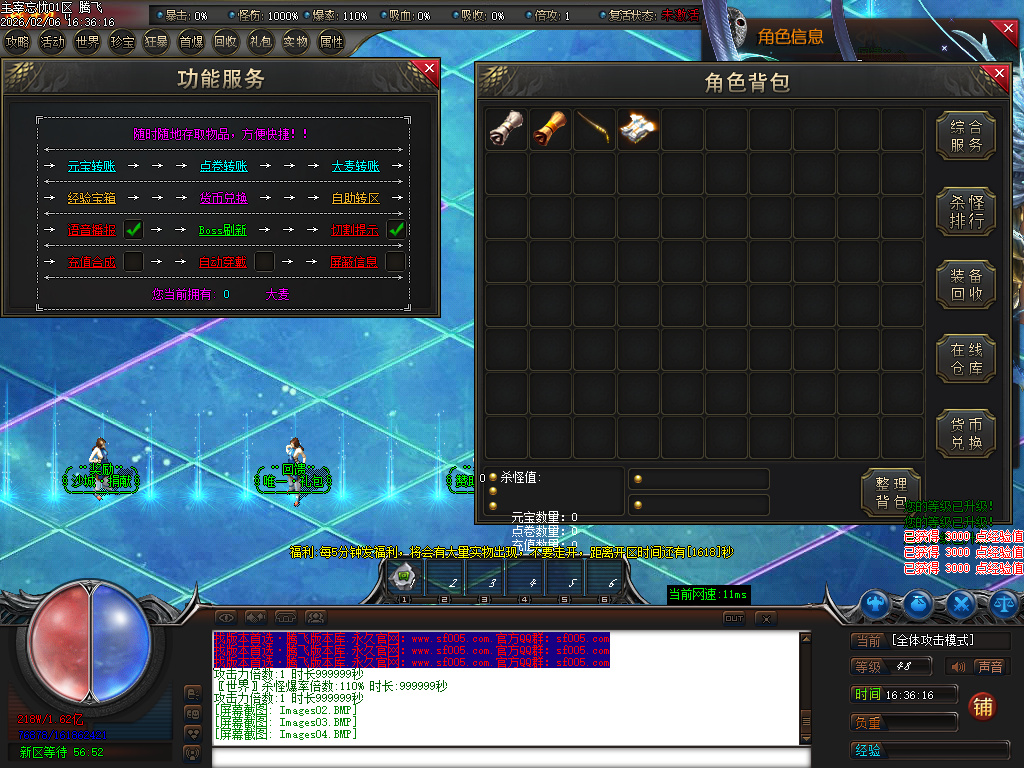Select the glowing book item in backpack
Screen dimensions: 1024x768
click(x=637, y=129)
